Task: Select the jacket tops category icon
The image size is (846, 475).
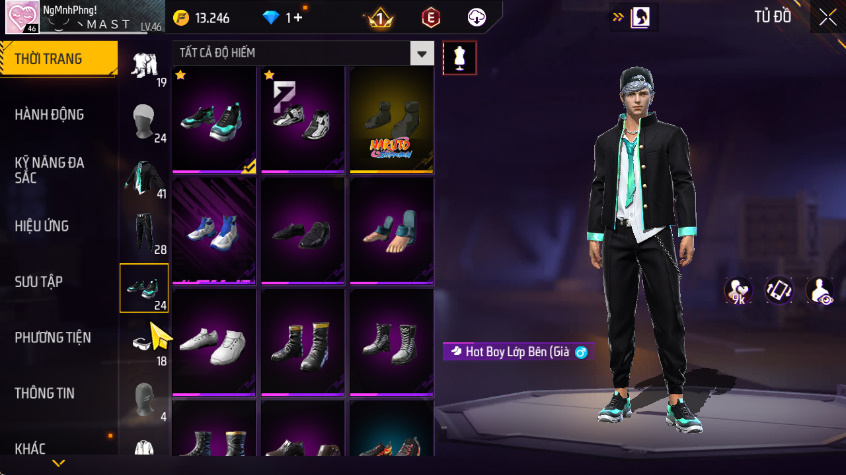Action: pos(143,178)
